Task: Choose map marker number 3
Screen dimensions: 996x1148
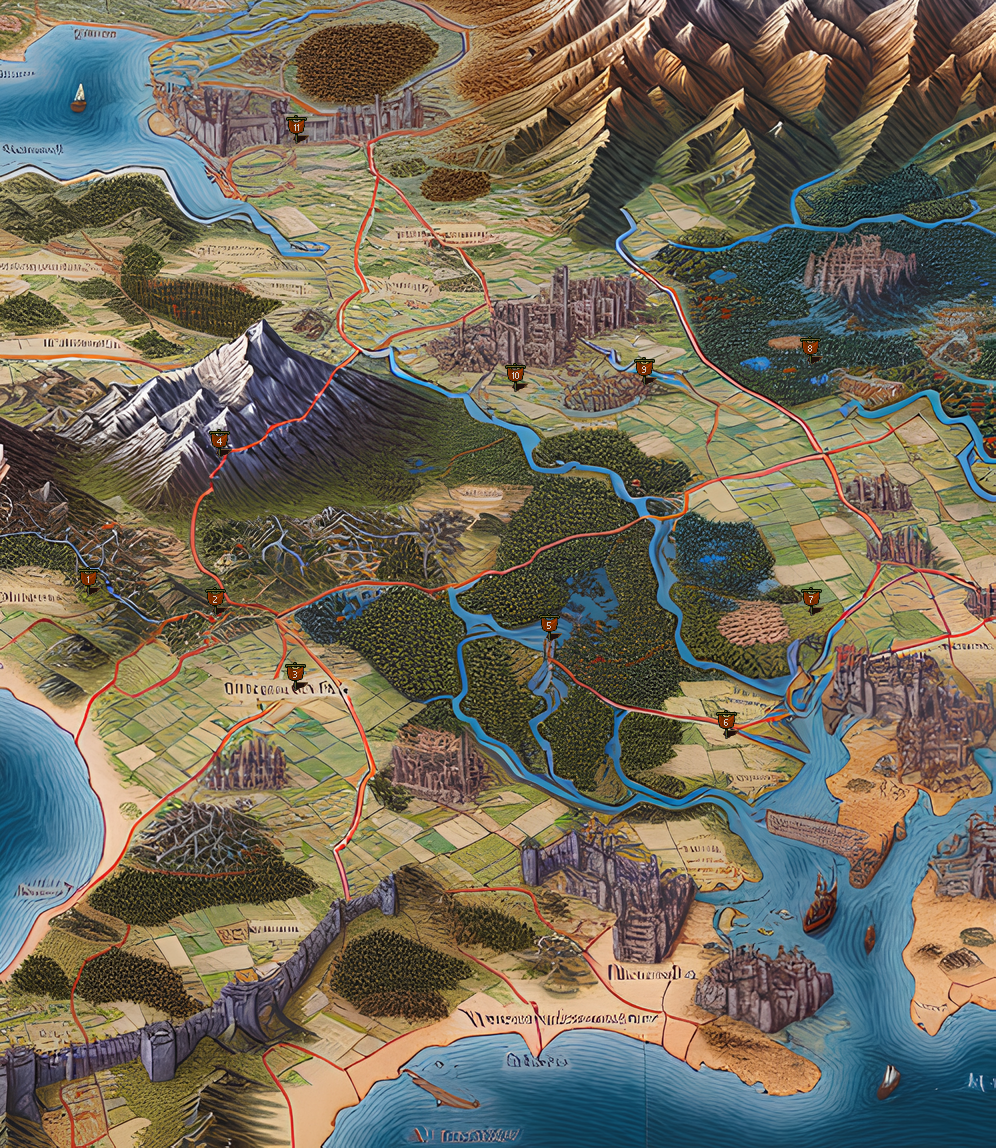Action: (294, 673)
